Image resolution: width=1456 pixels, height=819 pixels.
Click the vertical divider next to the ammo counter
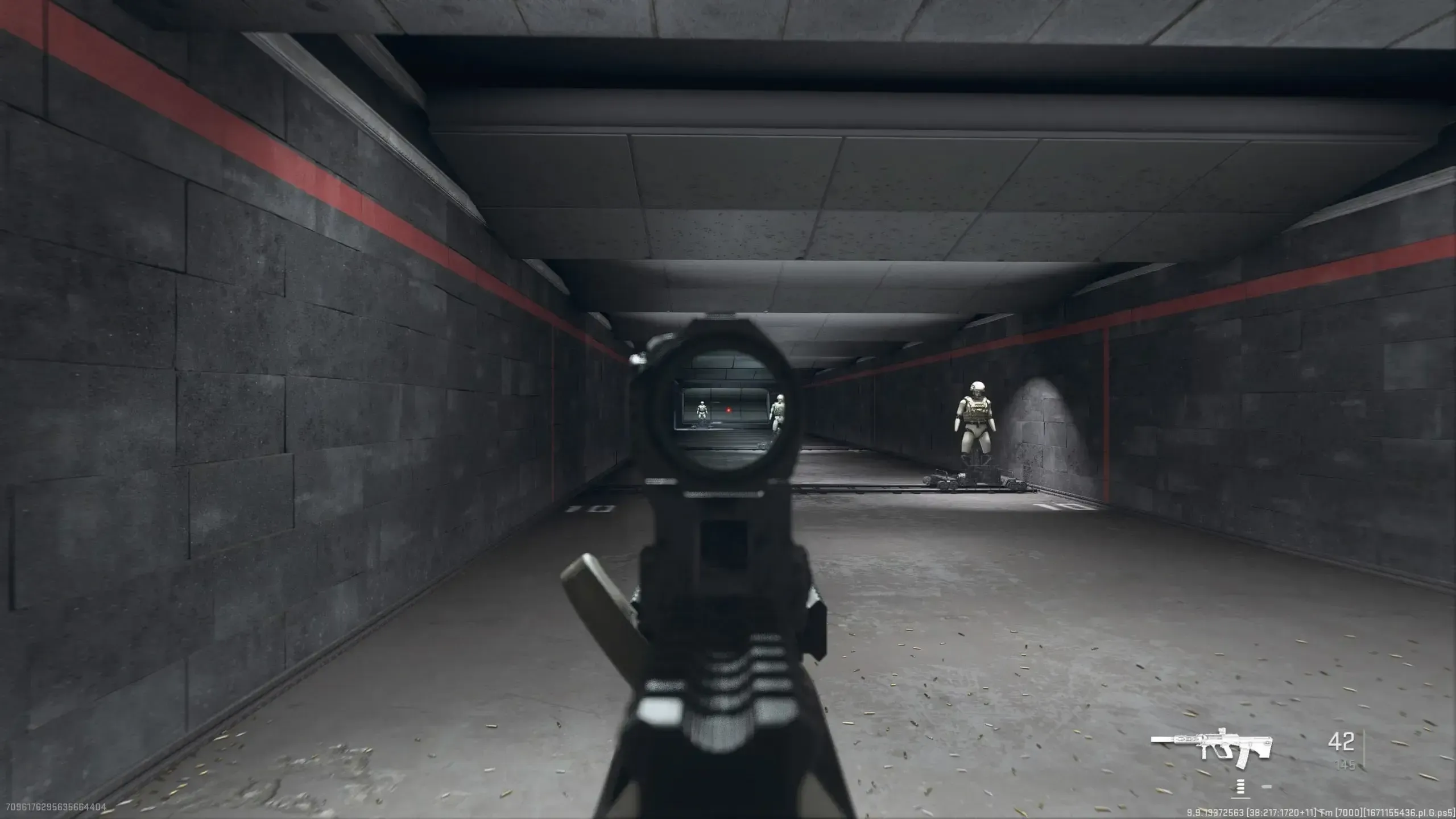click(1363, 747)
